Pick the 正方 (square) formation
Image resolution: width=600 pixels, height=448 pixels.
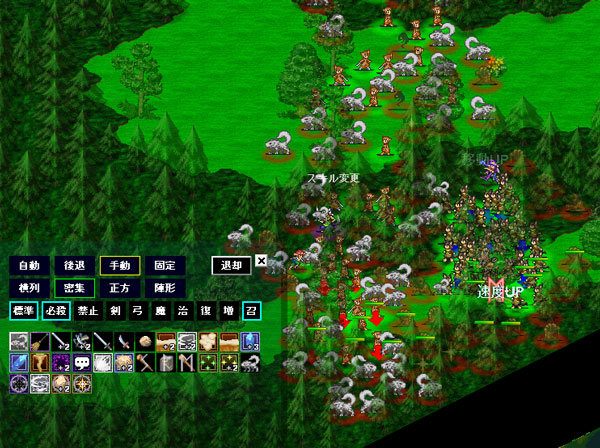click(x=119, y=288)
